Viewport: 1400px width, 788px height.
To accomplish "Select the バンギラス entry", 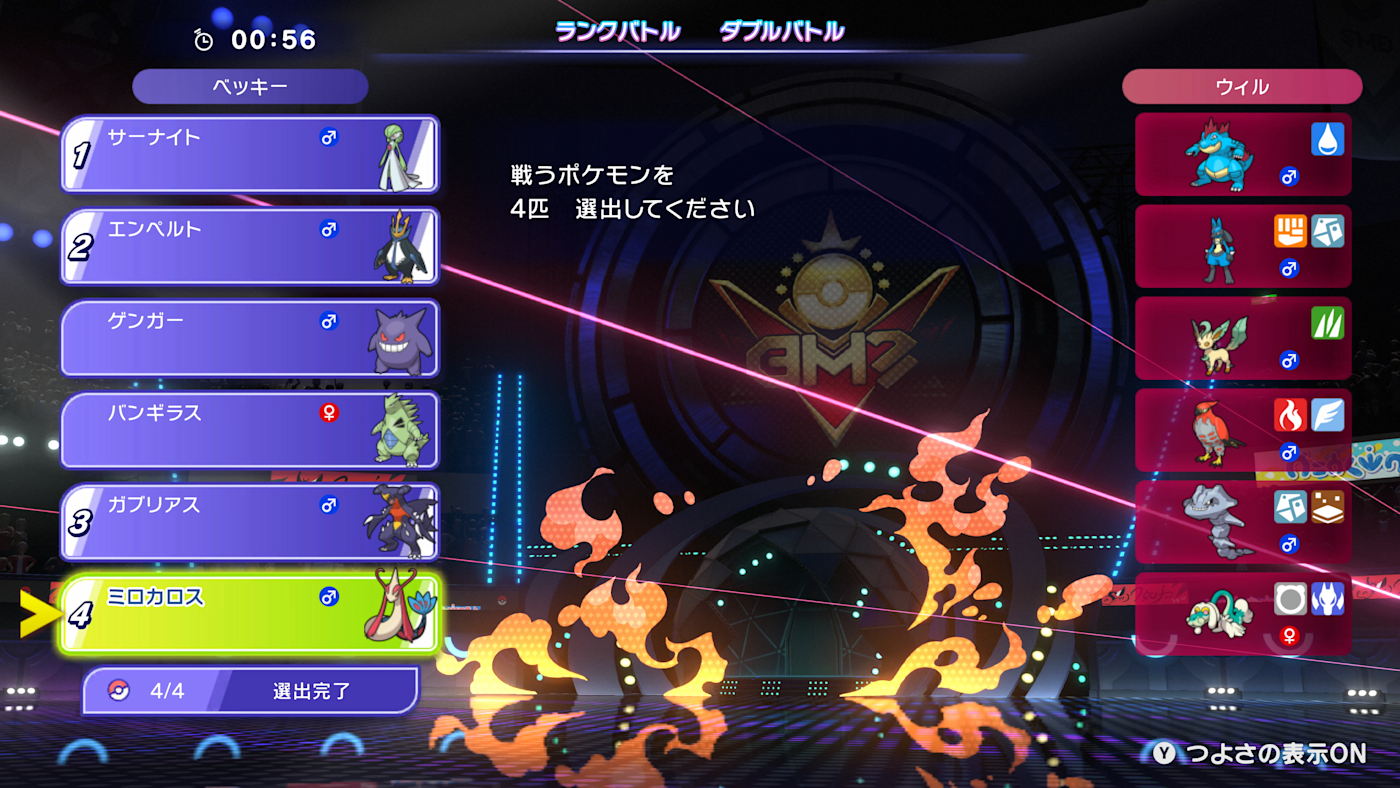I will pos(250,430).
